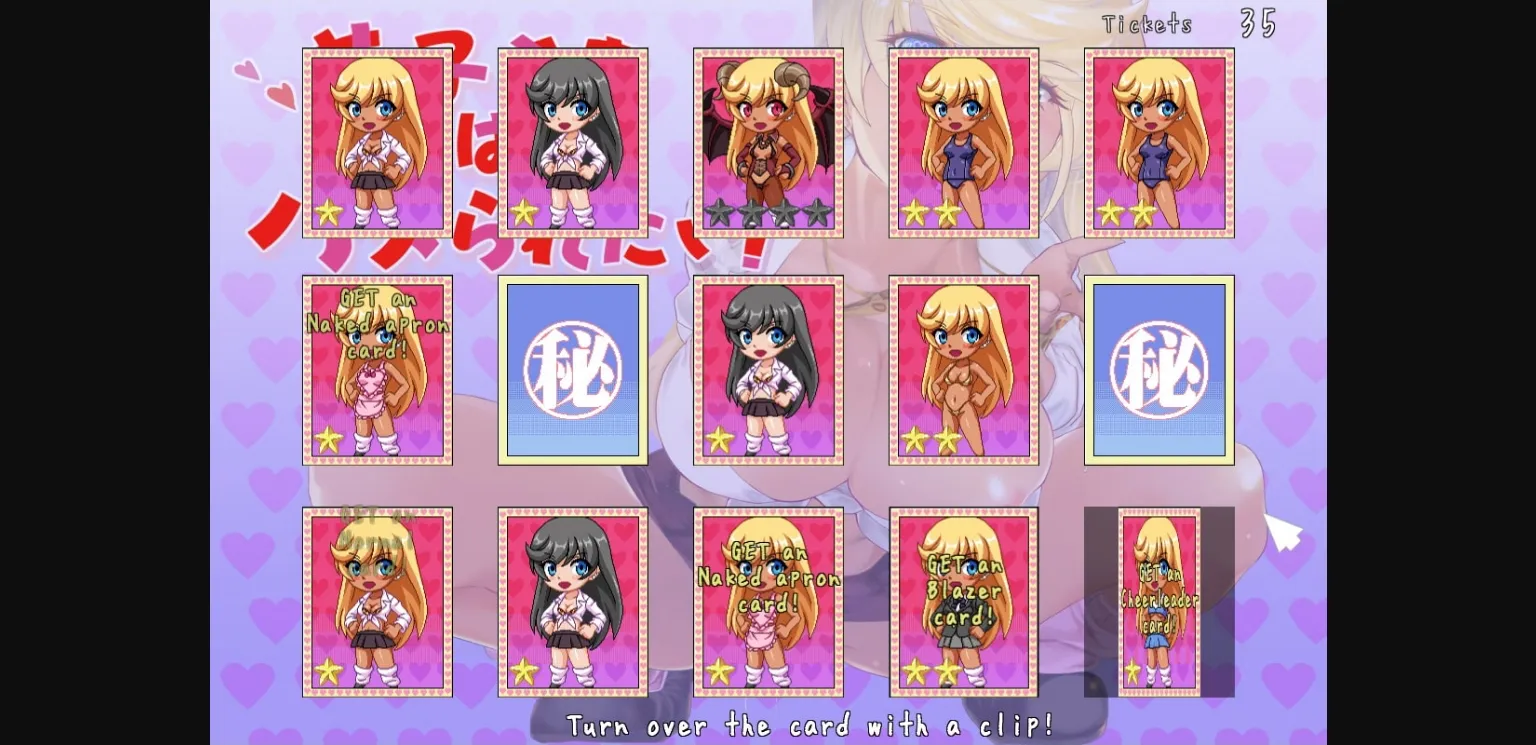Pick the bikini girl card with two stars
This screenshot has height=745, width=1536.
tap(963, 369)
